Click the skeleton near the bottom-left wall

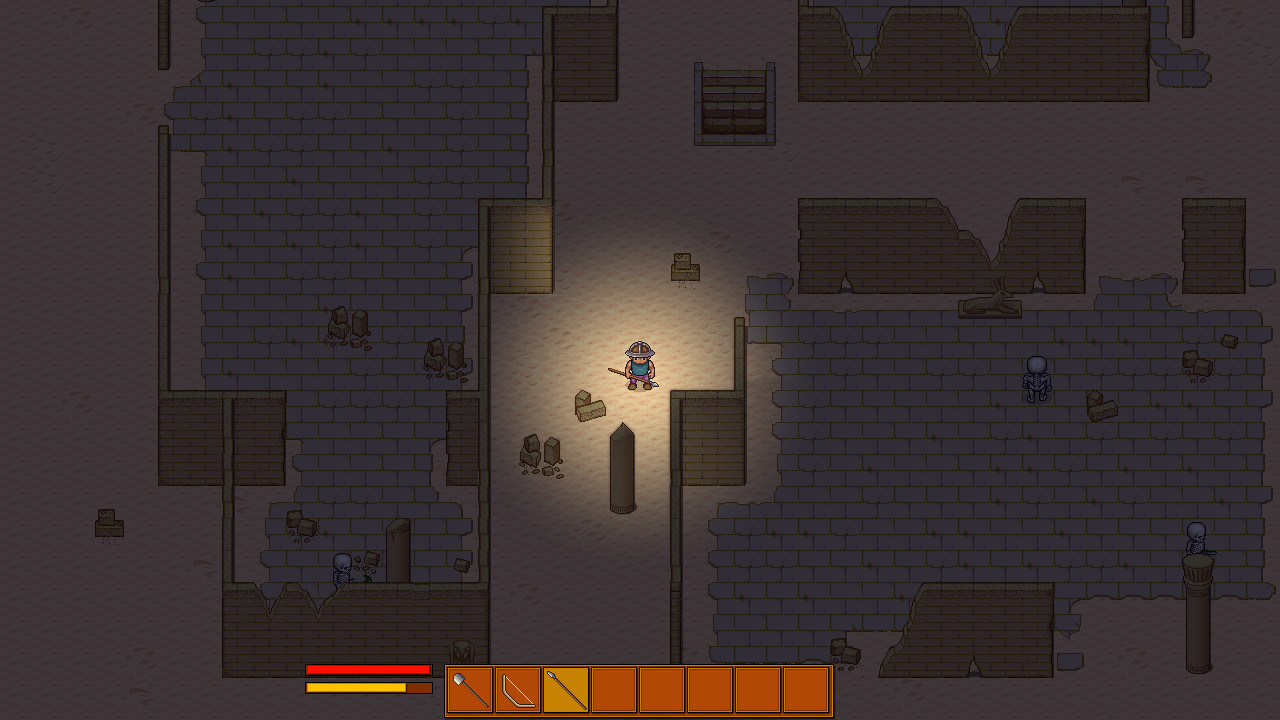pos(340,567)
